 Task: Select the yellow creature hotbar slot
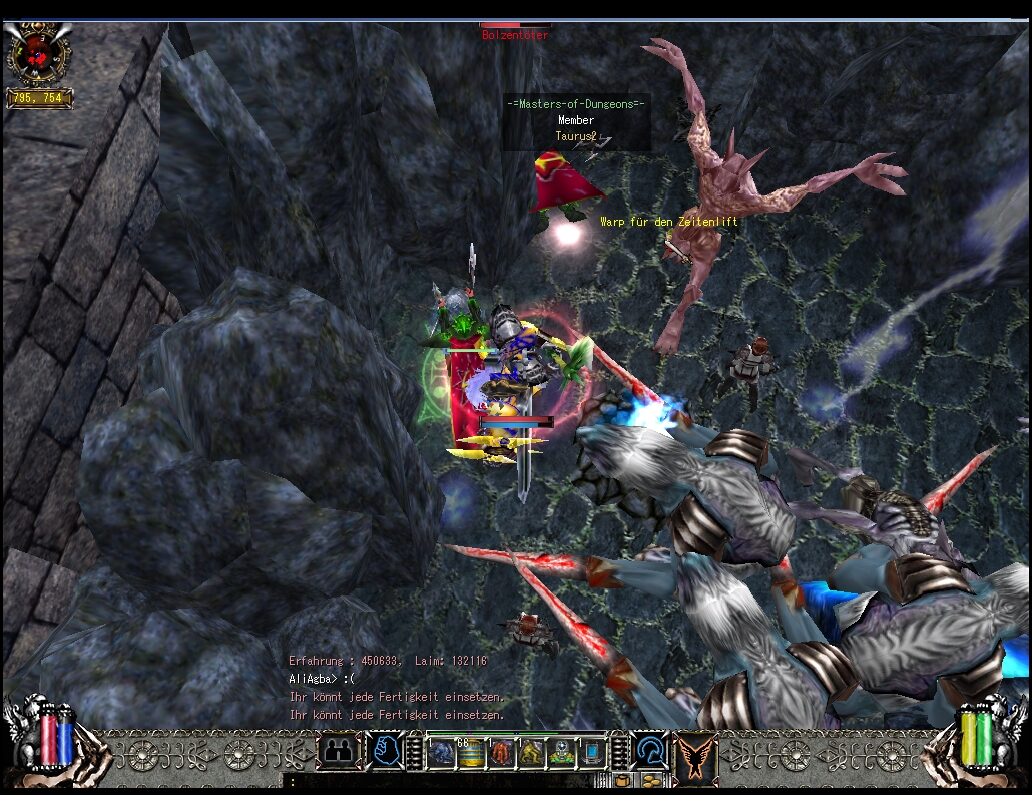(531, 752)
